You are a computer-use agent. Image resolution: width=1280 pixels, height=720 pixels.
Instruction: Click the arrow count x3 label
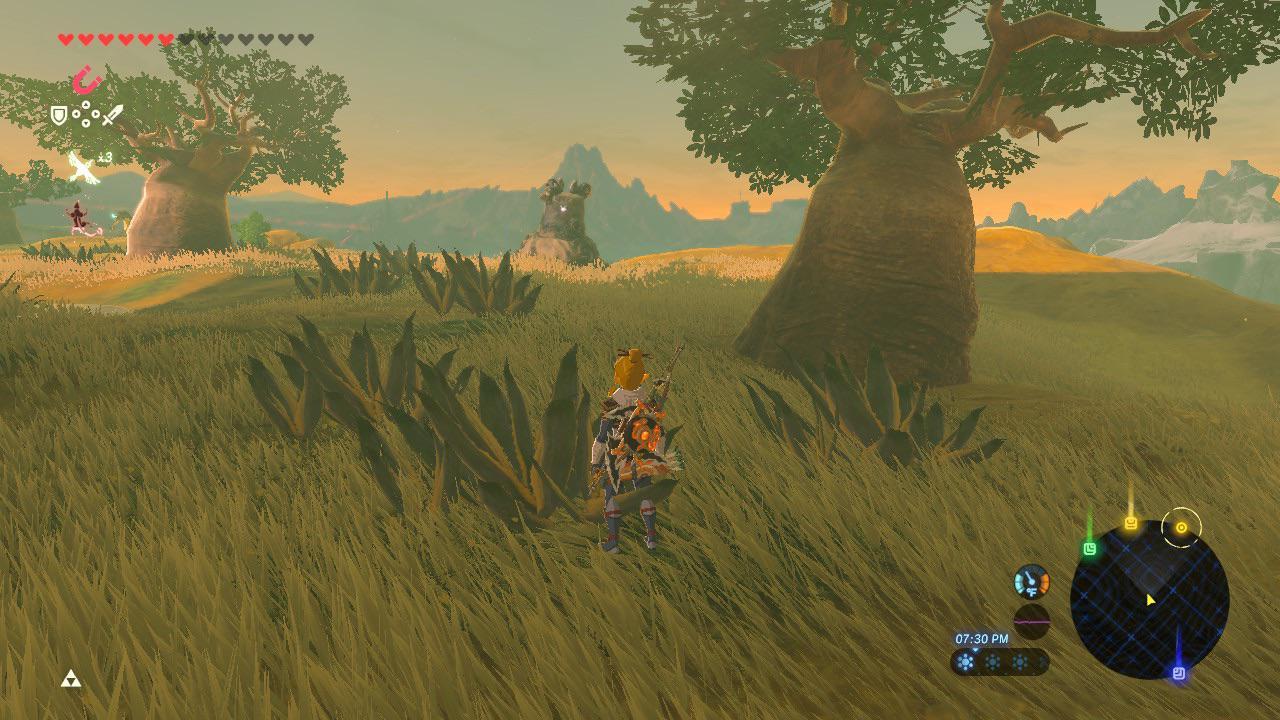(104, 156)
